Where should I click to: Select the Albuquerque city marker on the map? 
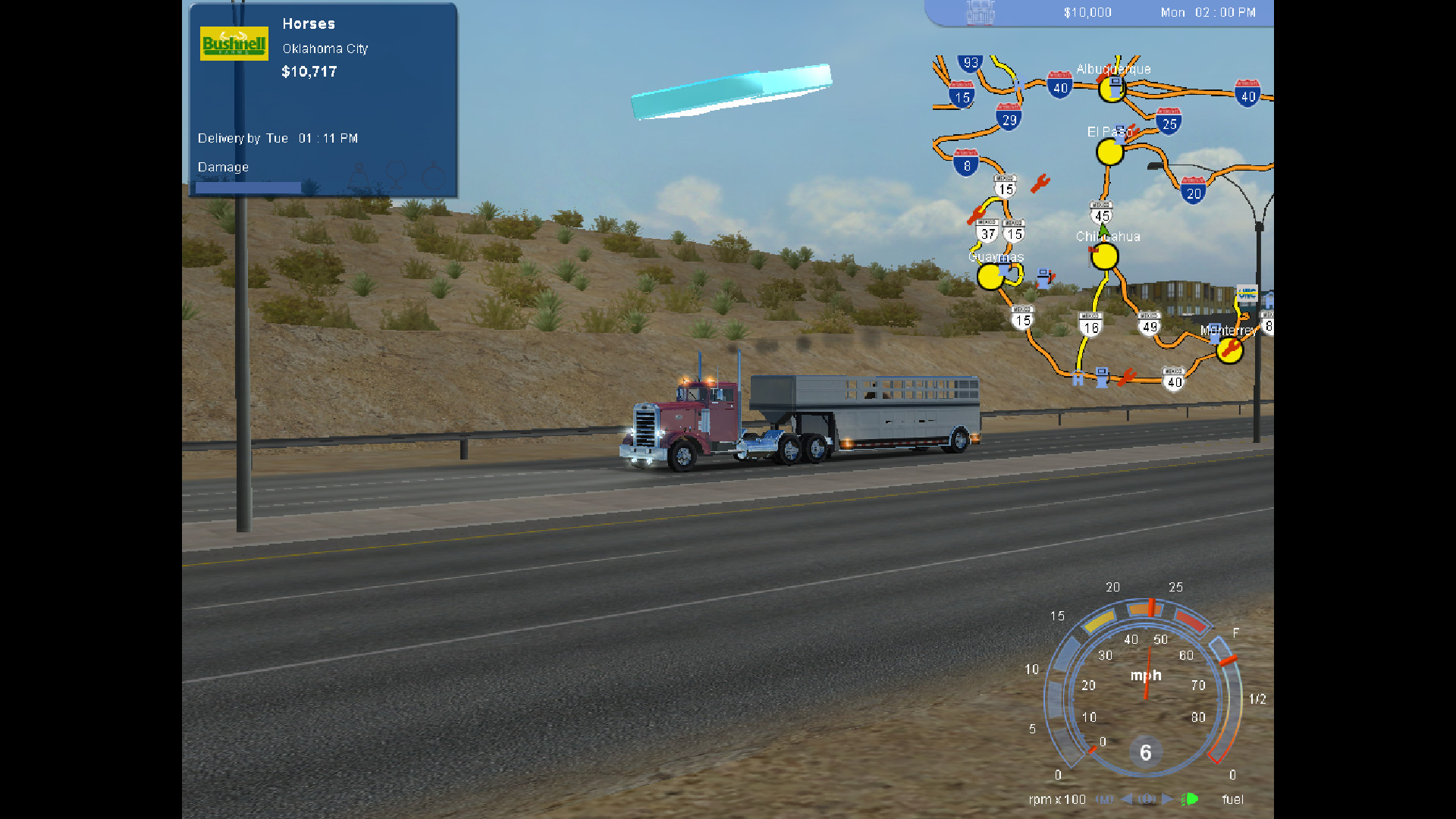pyautogui.click(x=1112, y=89)
